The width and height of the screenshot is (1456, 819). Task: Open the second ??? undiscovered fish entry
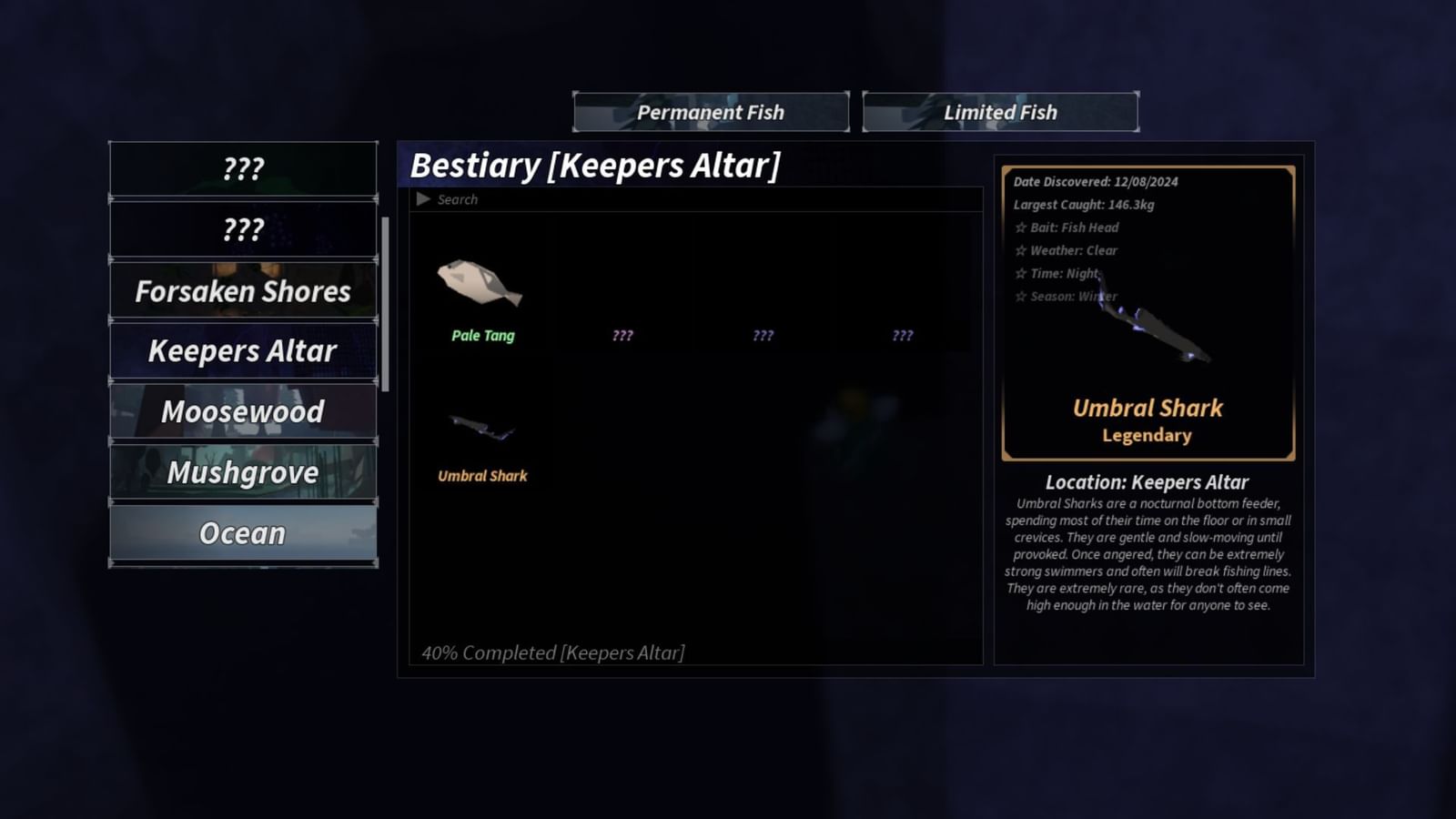762,335
